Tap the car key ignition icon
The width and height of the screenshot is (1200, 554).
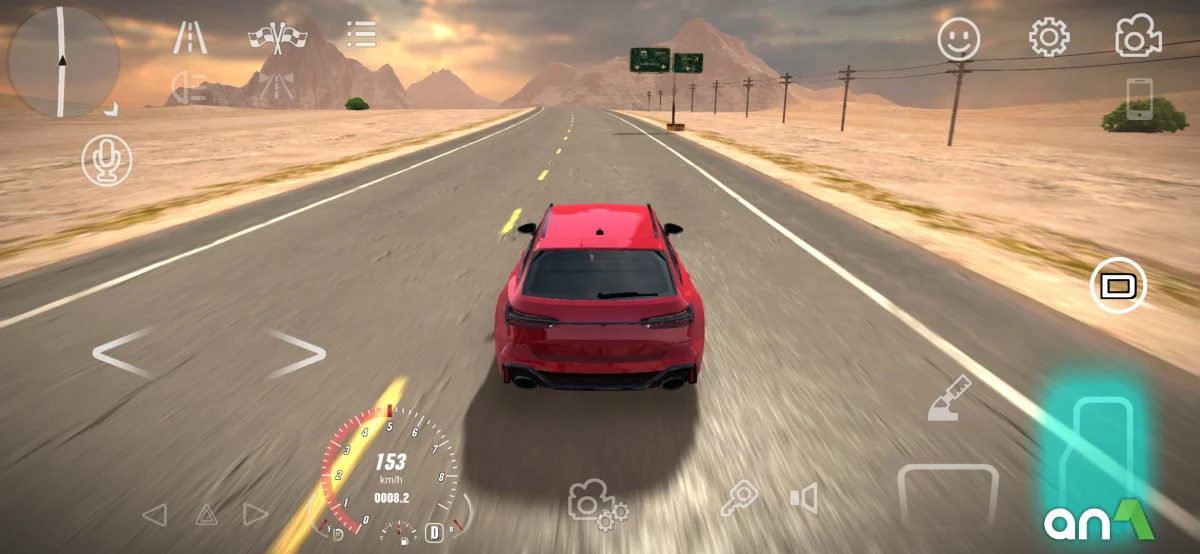[740, 498]
